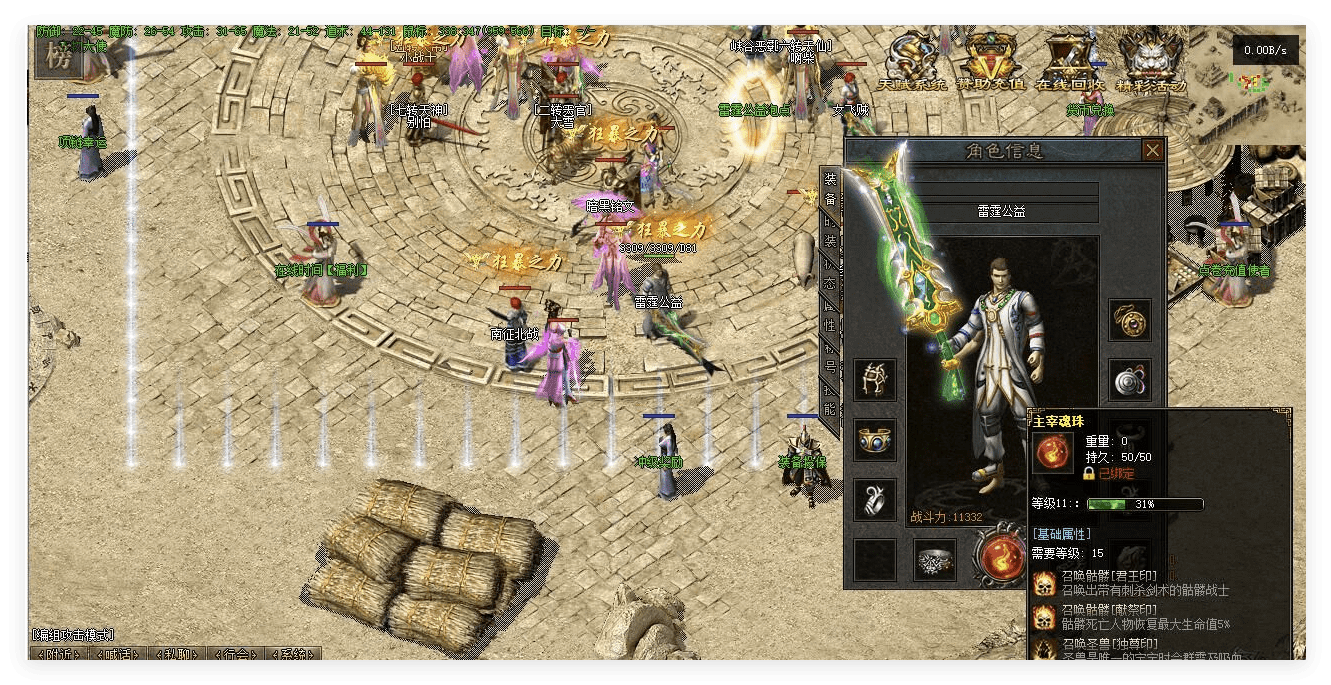Switch chat to the 附近 channel
This screenshot has height=685, width=1331.
[61, 655]
